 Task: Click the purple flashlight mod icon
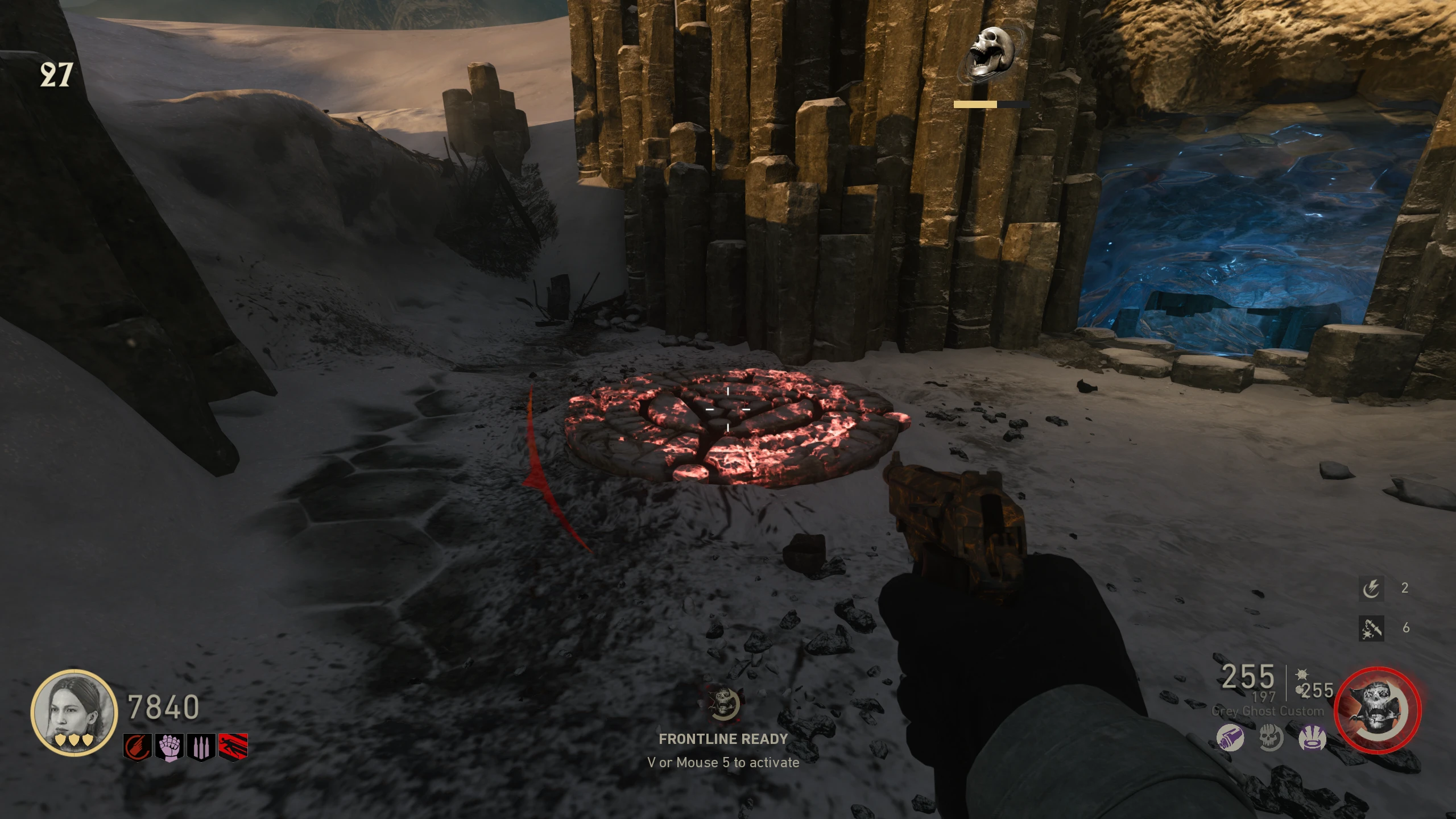[x=1230, y=738]
